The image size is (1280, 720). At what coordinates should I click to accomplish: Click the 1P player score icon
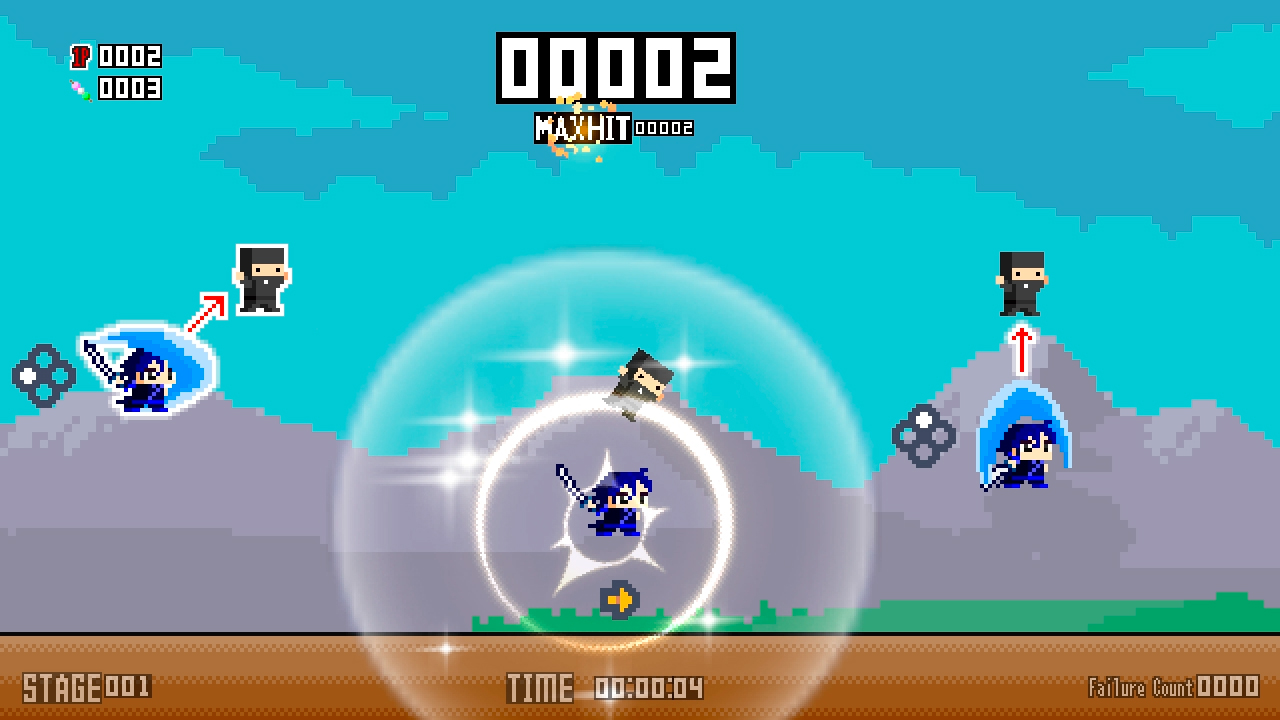point(79,57)
